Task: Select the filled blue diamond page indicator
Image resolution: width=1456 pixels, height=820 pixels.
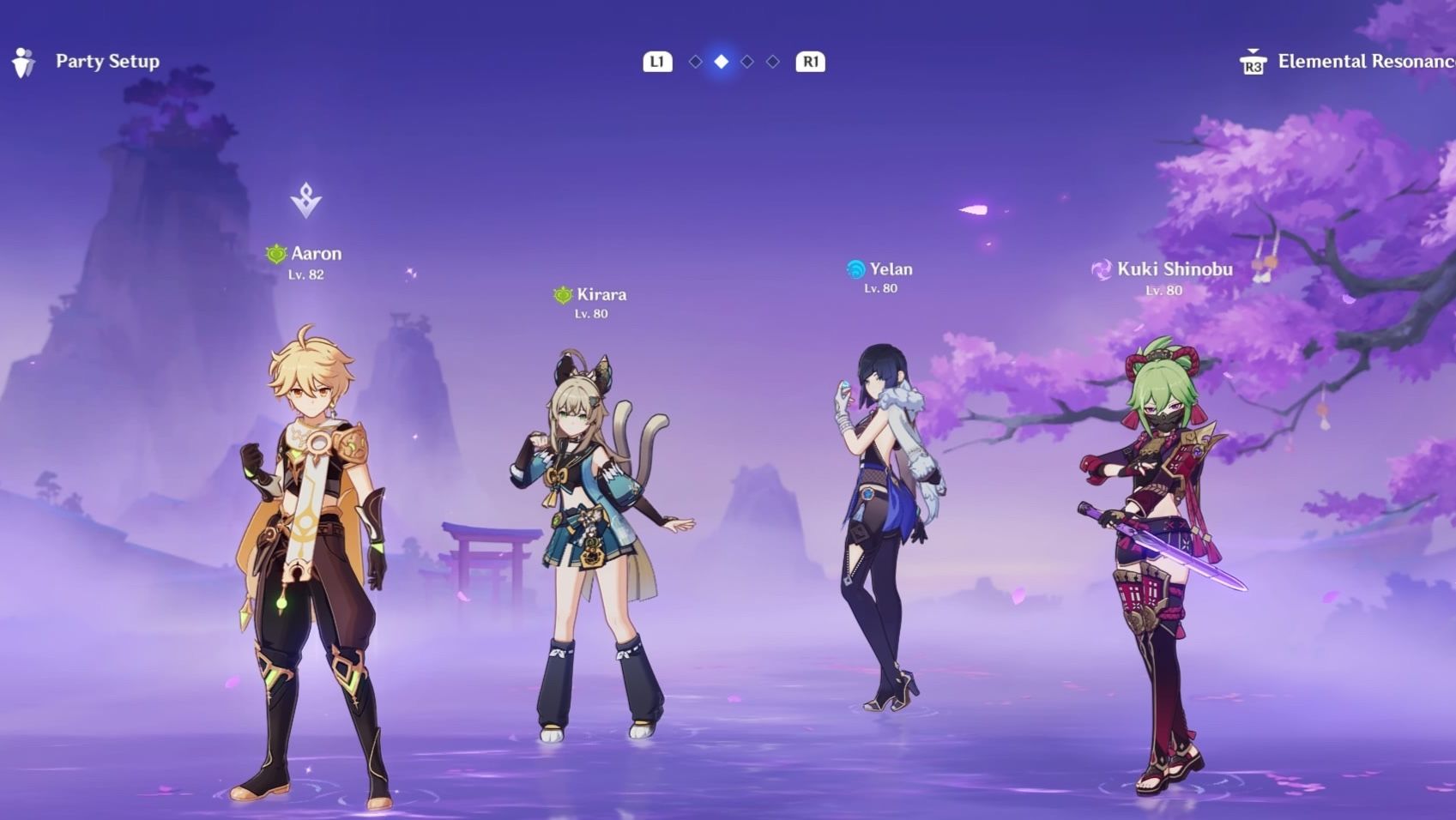Action: click(x=721, y=61)
